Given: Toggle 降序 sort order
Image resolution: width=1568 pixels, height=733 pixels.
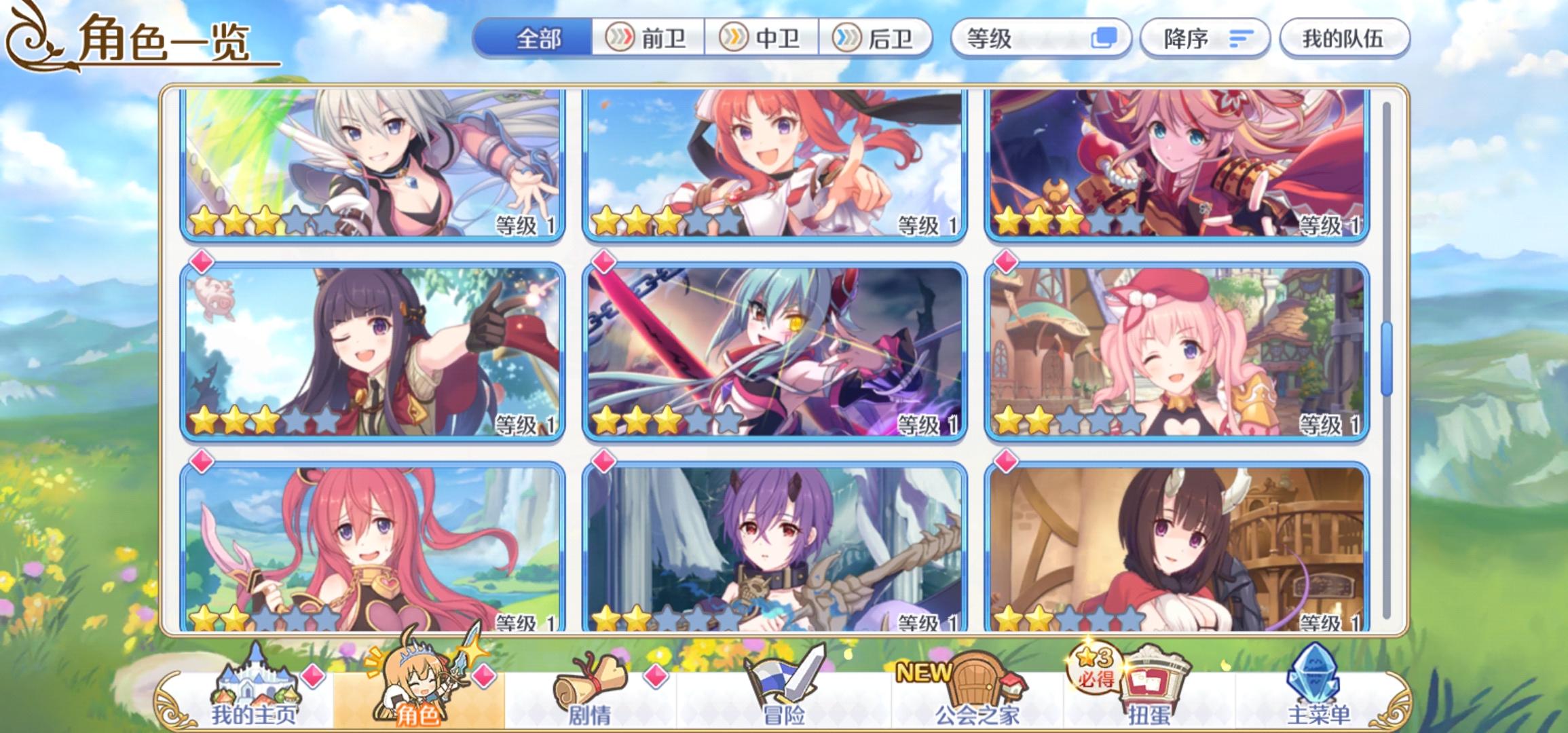Looking at the screenshot, I should [x=1205, y=39].
